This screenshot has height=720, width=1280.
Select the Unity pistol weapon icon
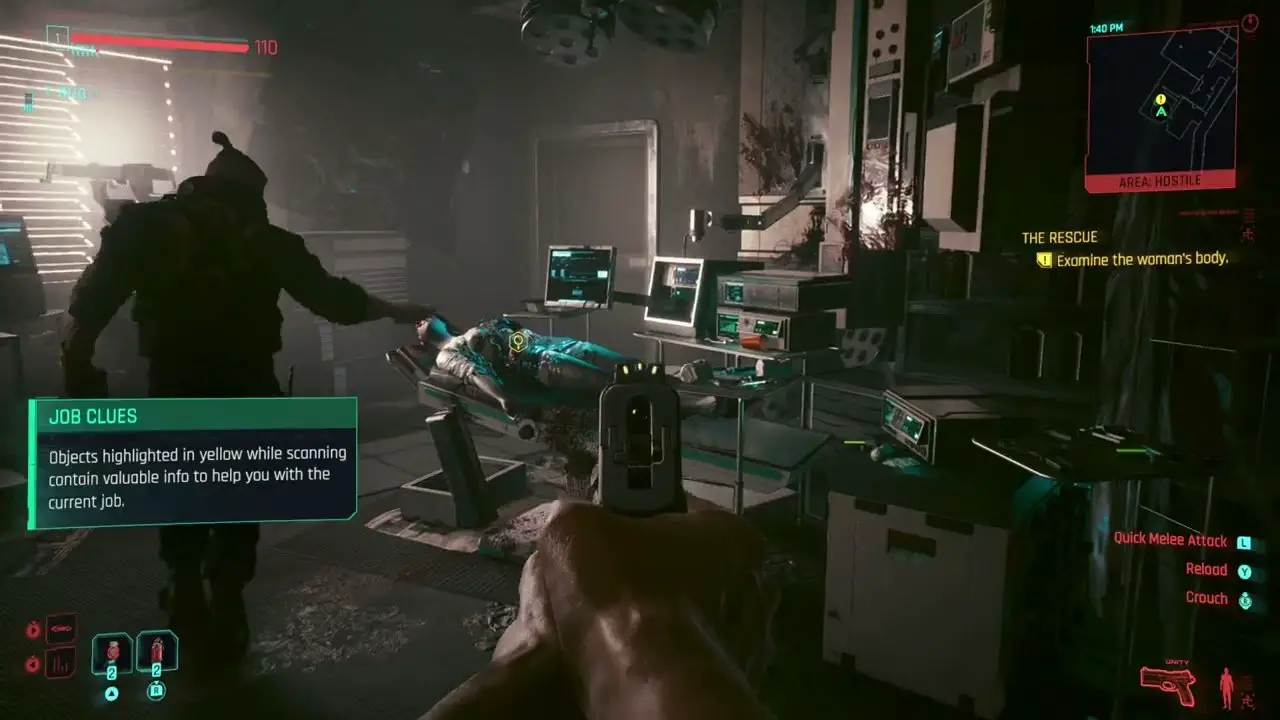click(x=1168, y=680)
